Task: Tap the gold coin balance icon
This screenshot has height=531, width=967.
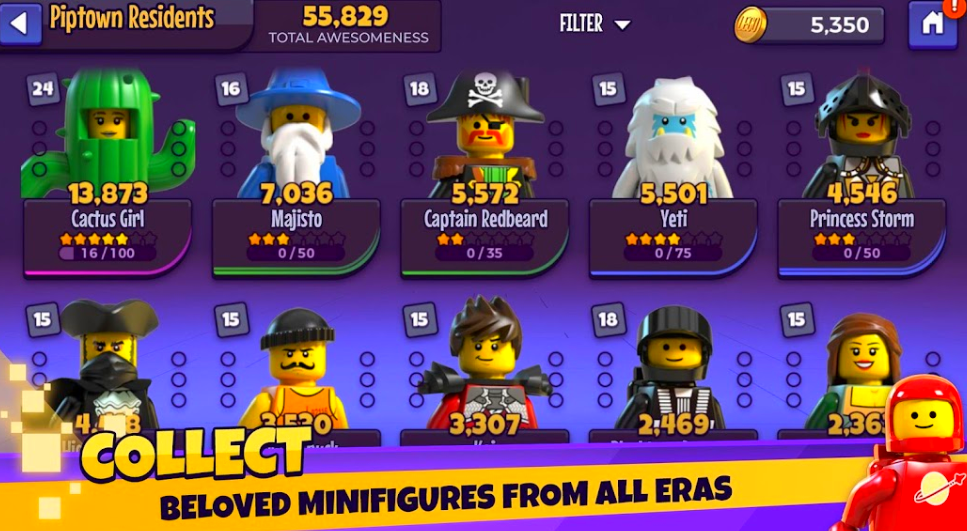Action: [x=750, y=25]
